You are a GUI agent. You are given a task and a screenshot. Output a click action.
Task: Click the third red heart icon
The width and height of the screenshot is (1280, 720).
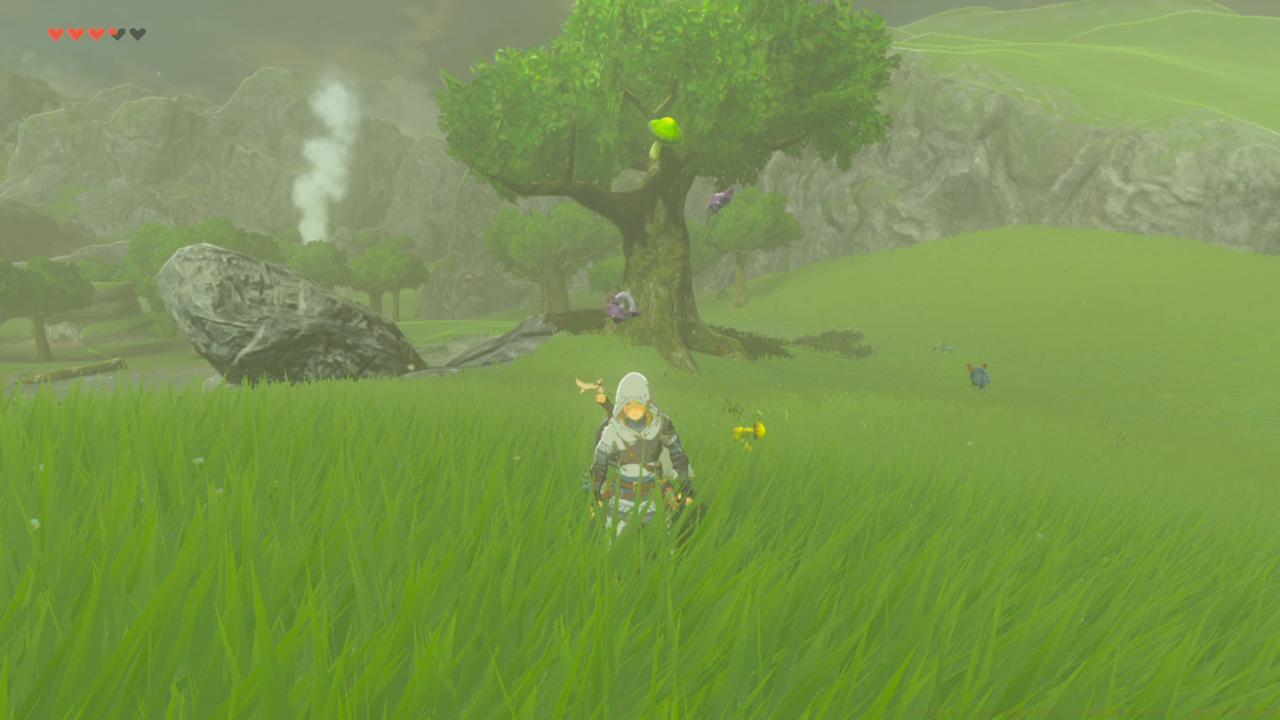97,32
